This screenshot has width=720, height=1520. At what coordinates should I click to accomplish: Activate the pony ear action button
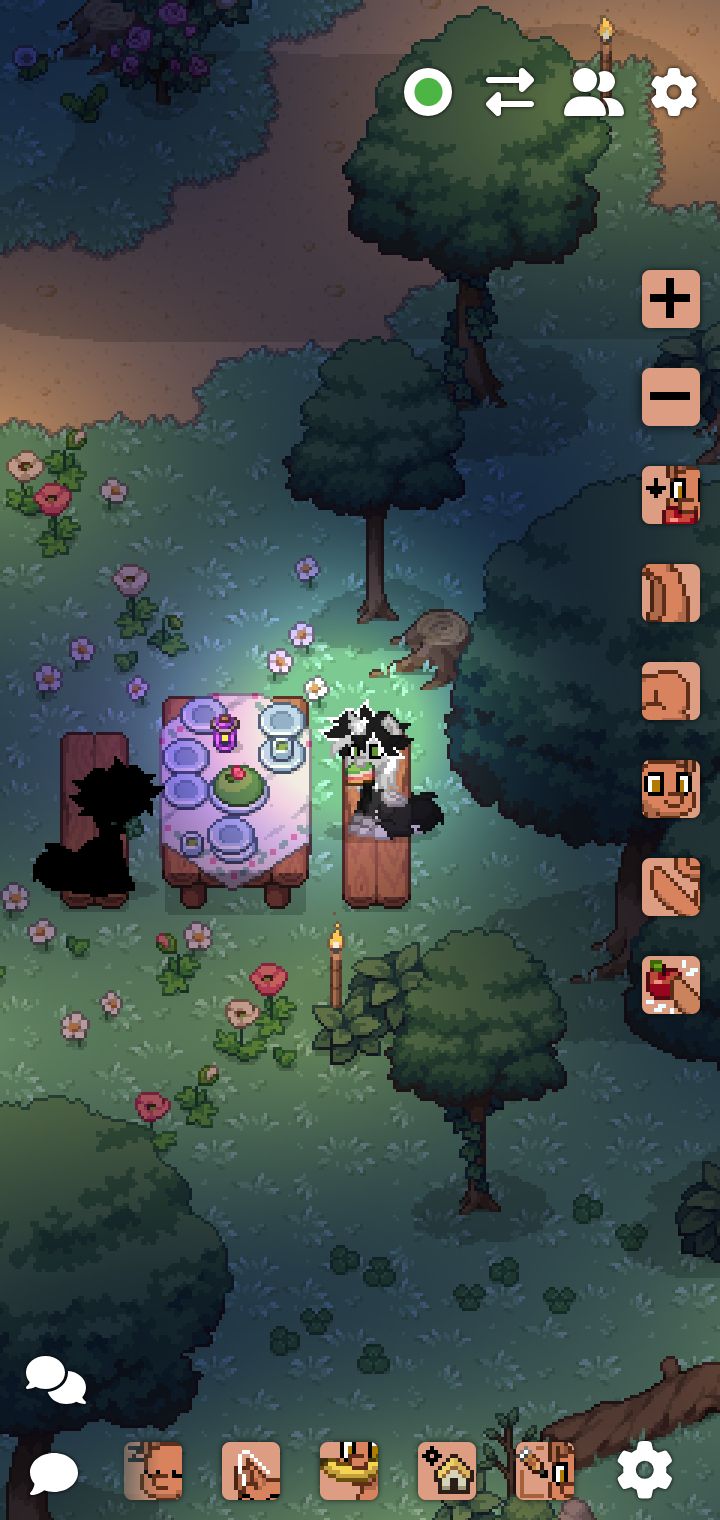pyautogui.click(x=670, y=593)
